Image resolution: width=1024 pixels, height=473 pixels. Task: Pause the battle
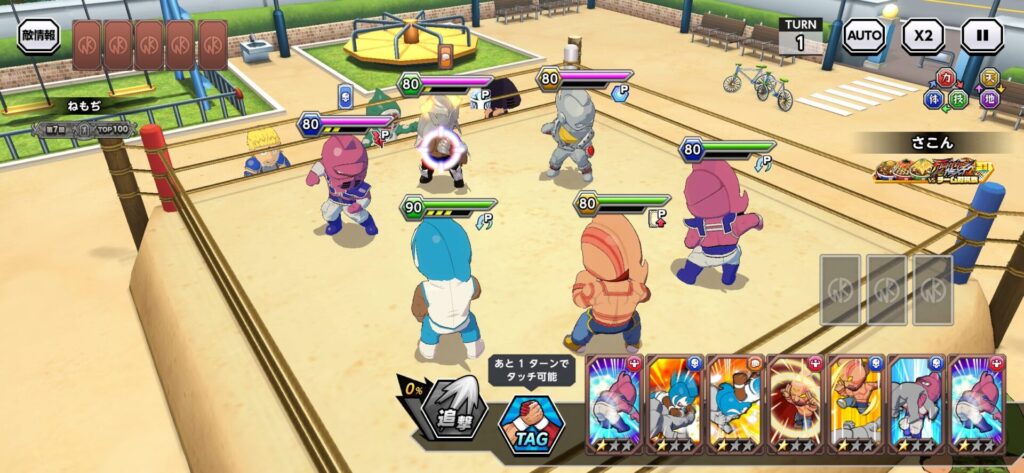coord(981,37)
